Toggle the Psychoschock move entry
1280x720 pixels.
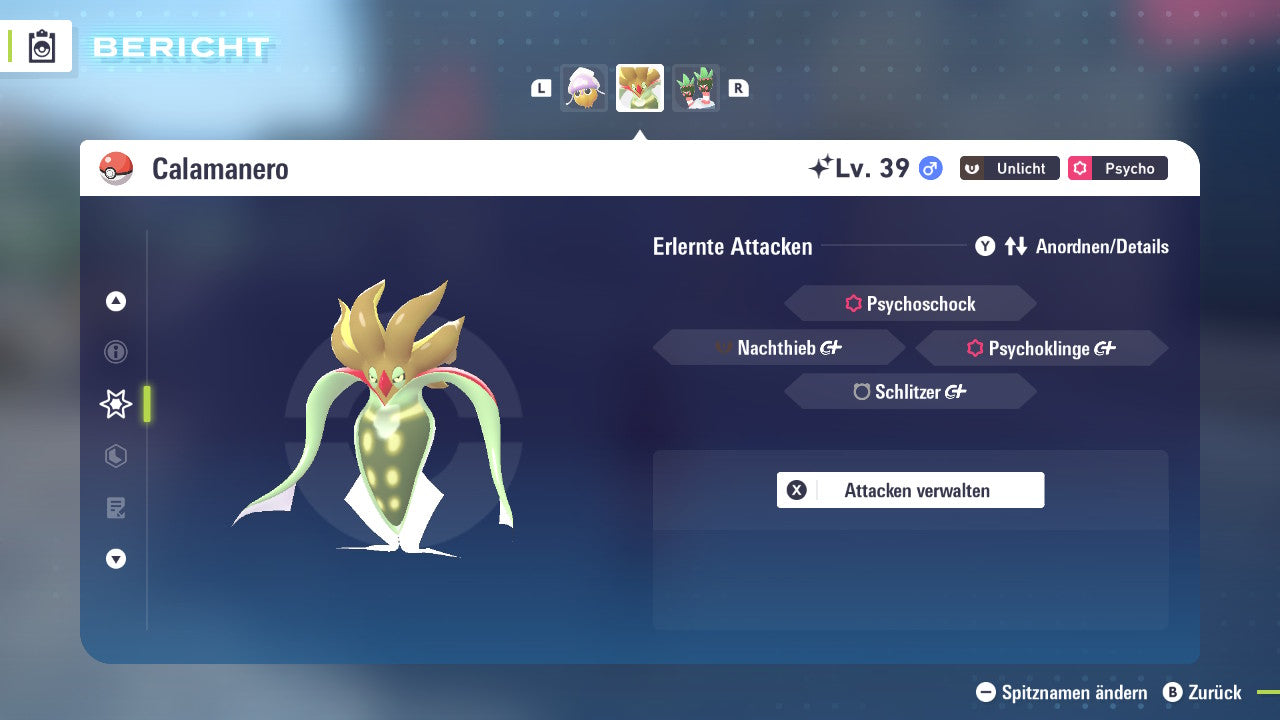tap(910, 303)
